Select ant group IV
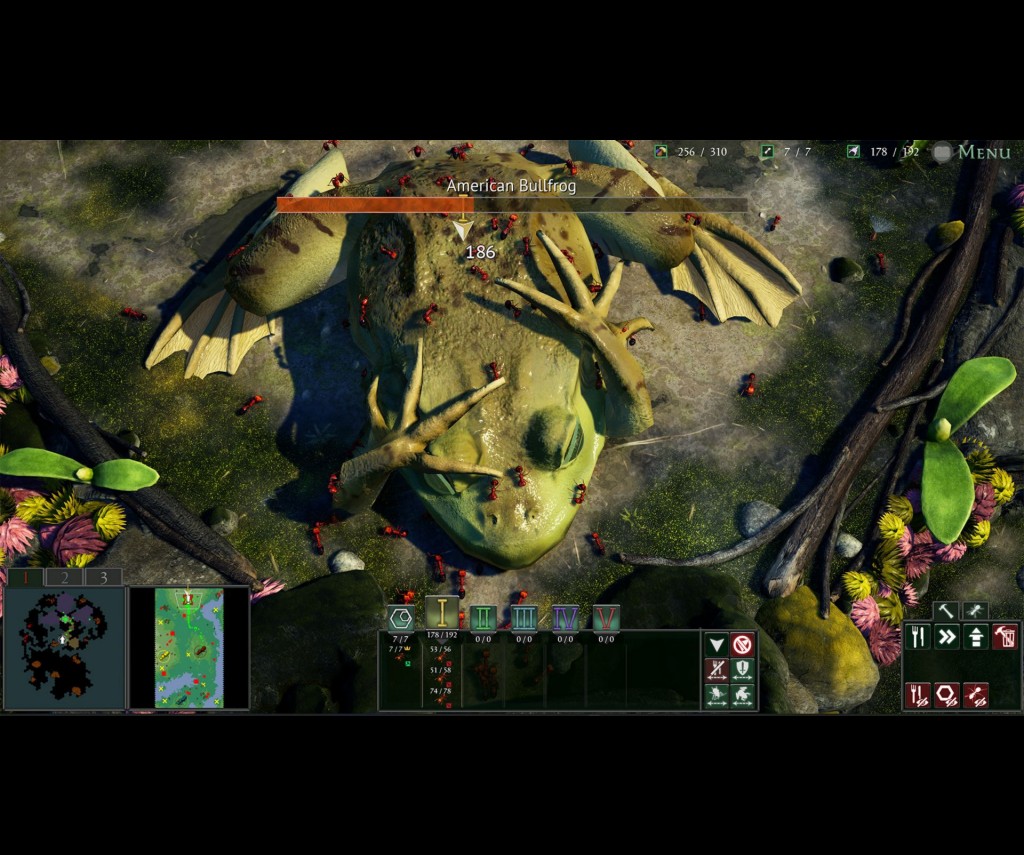 point(565,618)
